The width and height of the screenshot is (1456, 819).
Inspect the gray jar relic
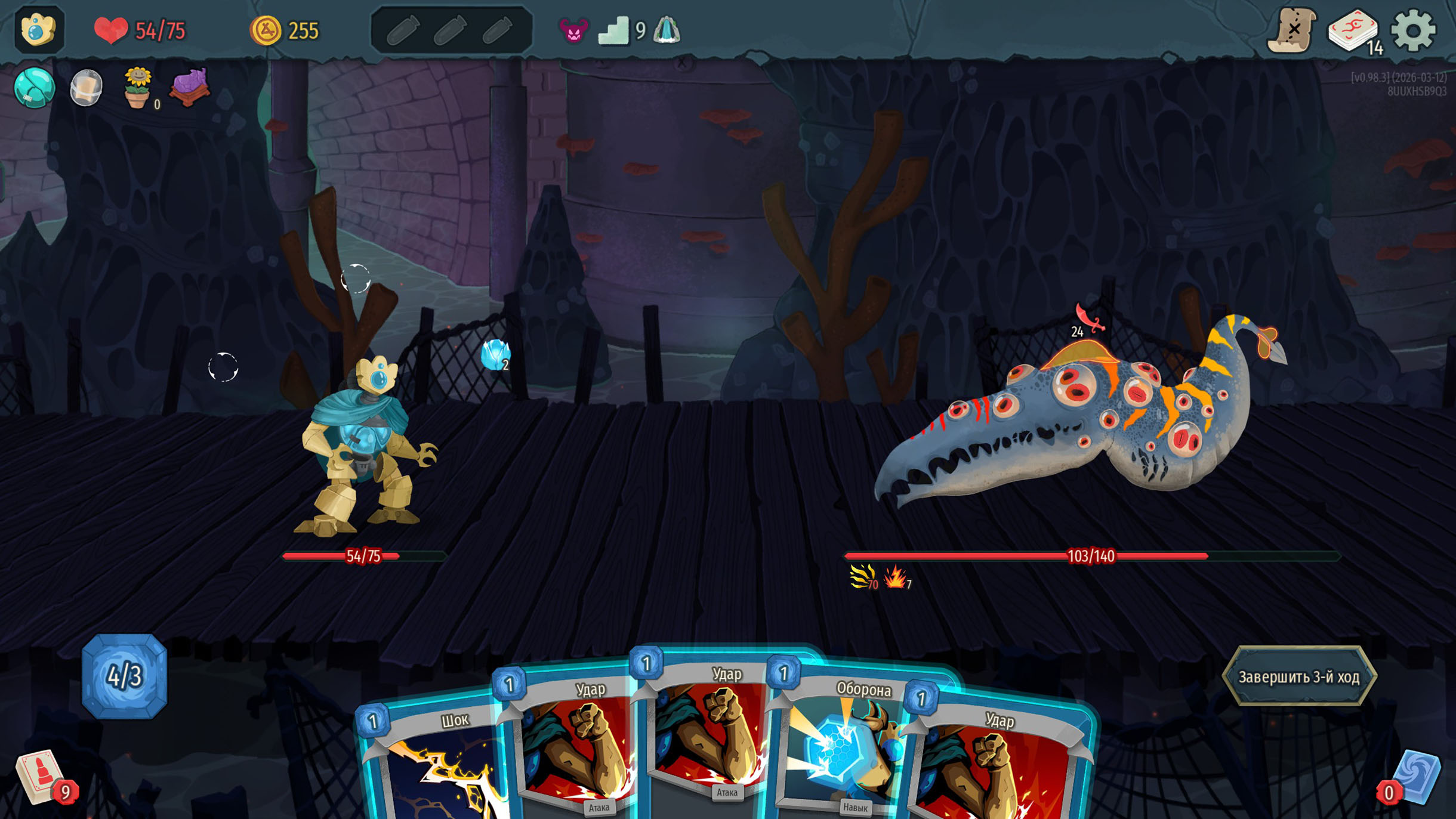(87, 88)
